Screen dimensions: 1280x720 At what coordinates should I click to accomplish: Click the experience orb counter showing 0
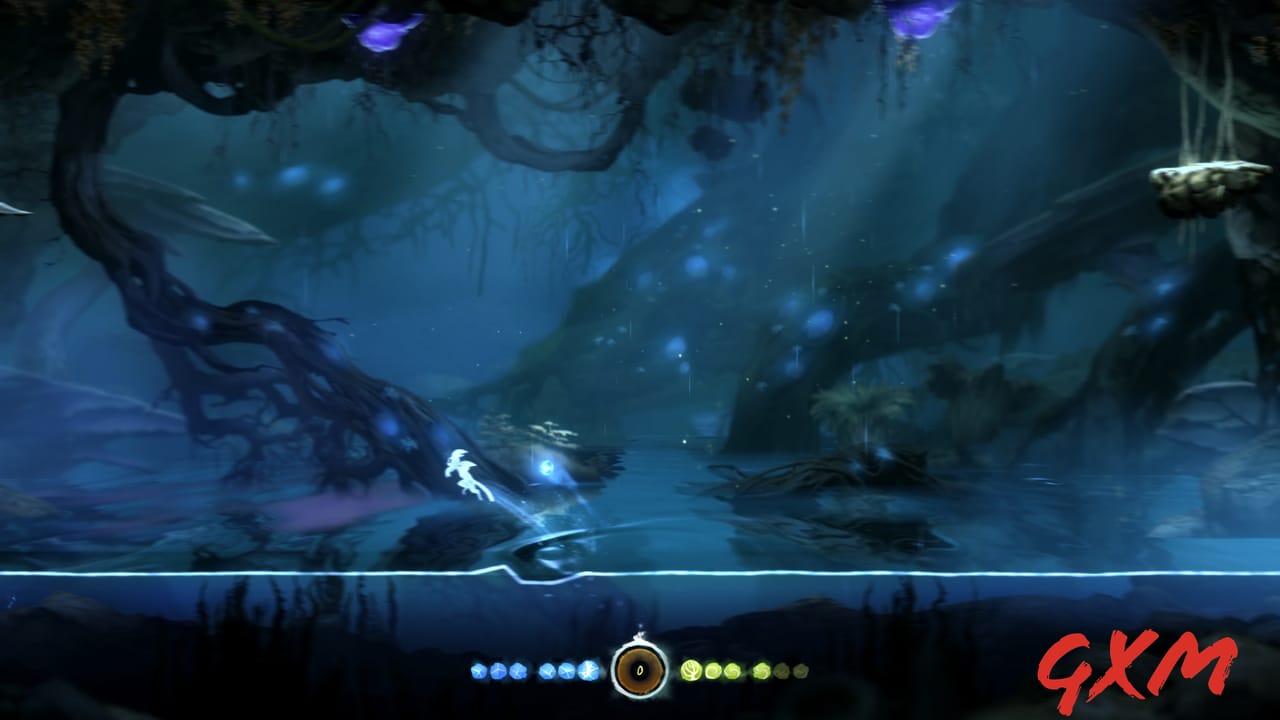point(638,670)
